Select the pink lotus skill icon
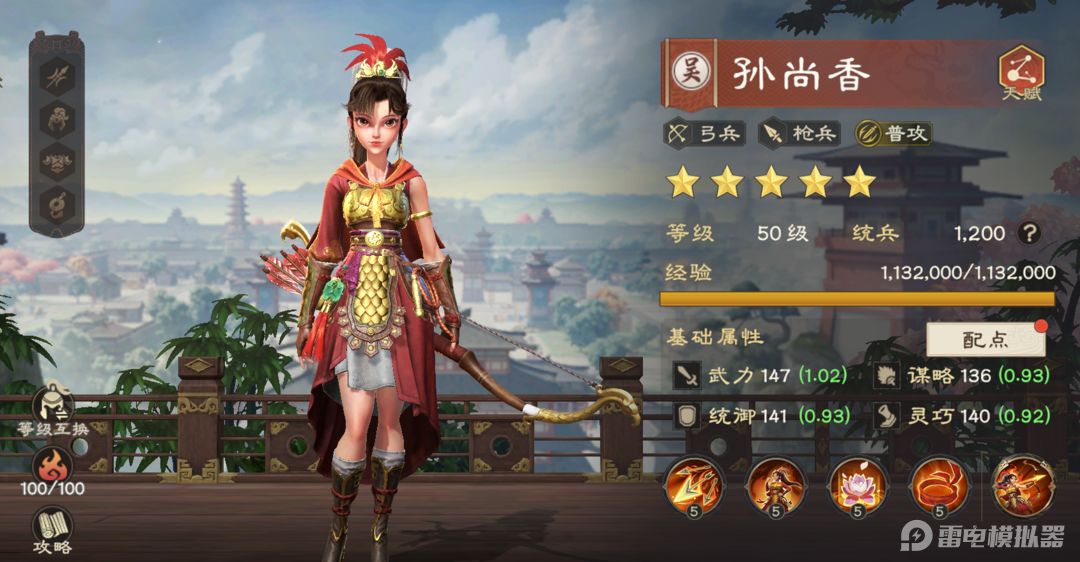This screenshot has height=562, width=1080. [x=856, y=485]
